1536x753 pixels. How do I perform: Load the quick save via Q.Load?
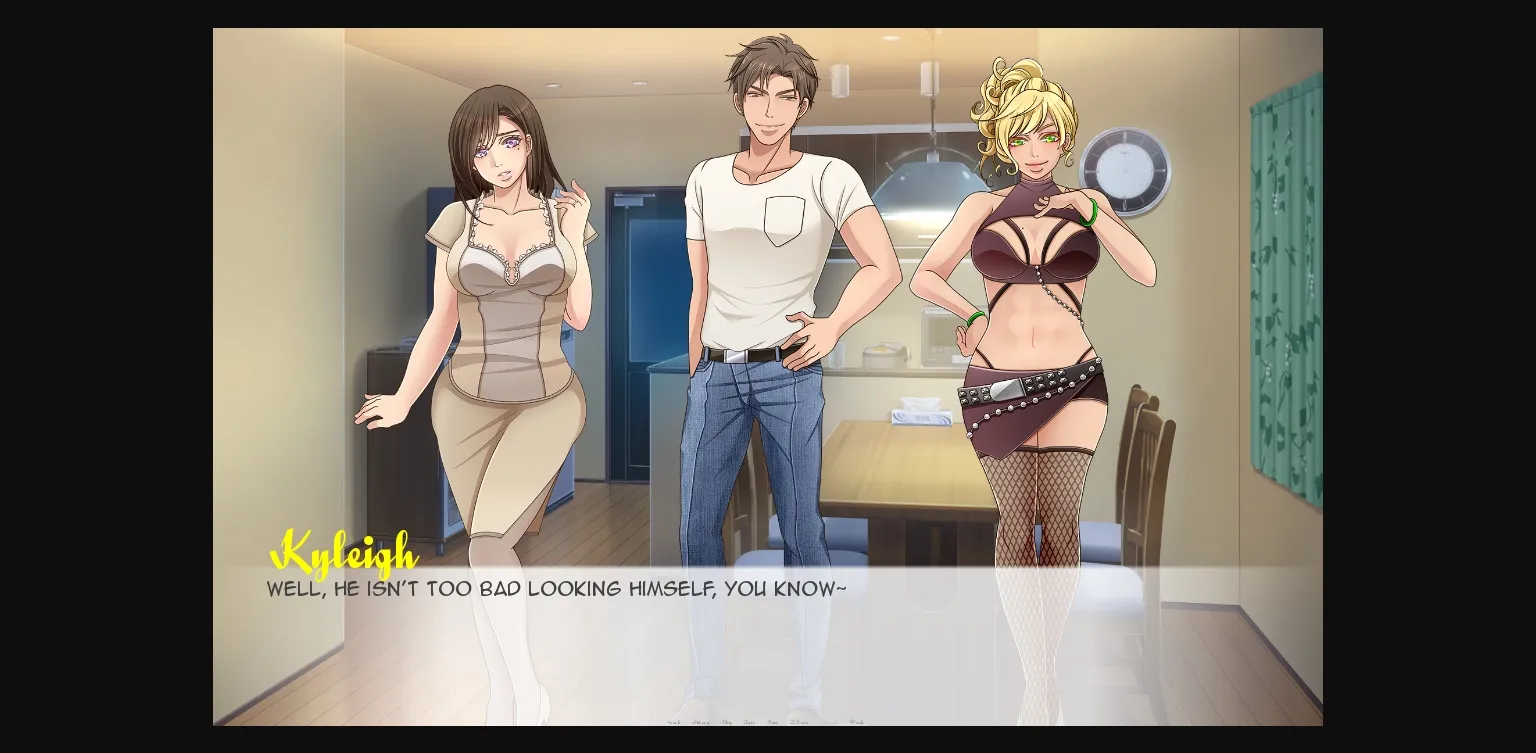tap(829, 720)
